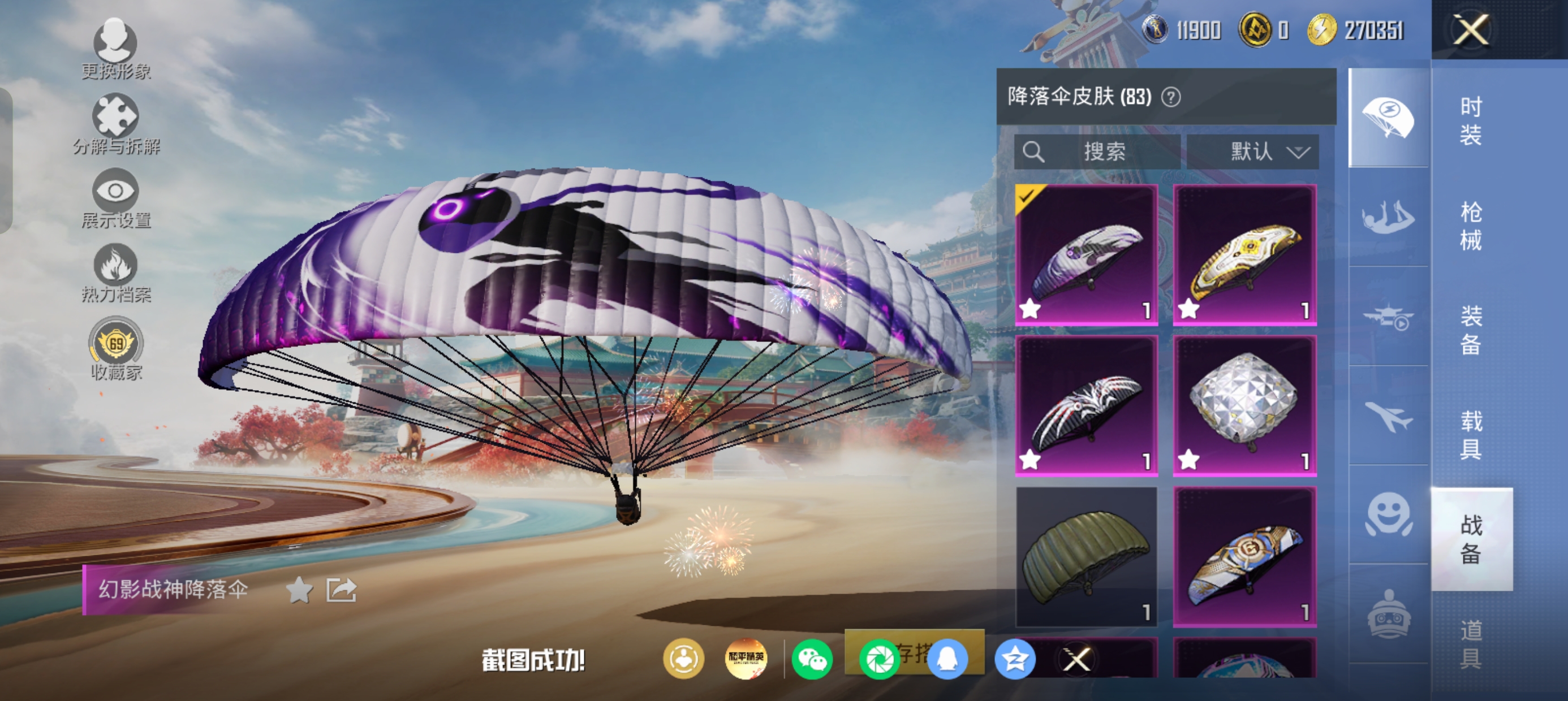Image resolution: width=1568 pixels, height=701 pixels.
Task: Favorite 幻影战神降落伞 with the star button
Action: (299, 590)
